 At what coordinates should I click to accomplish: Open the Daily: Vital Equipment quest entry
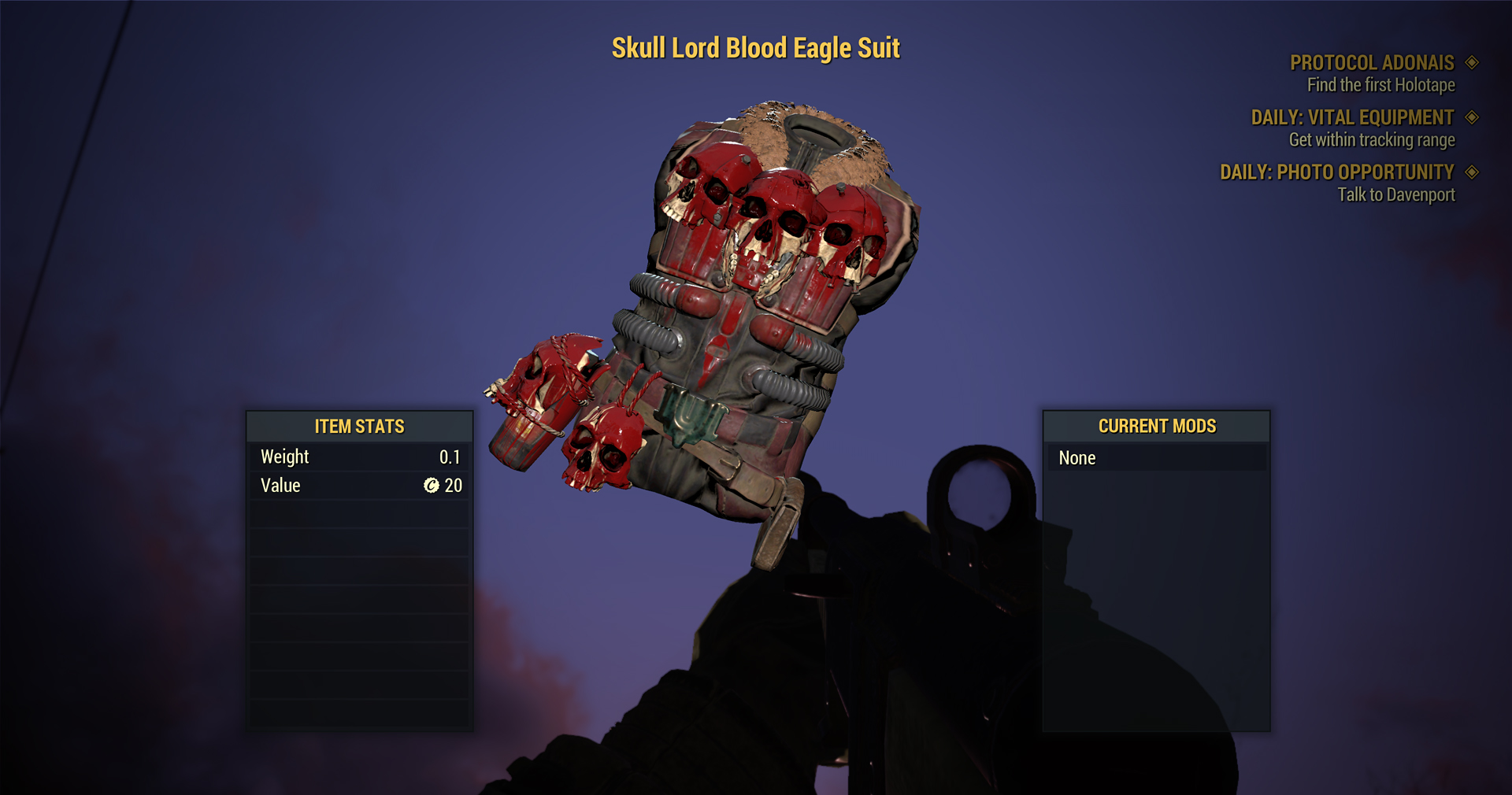(1352, 118)
